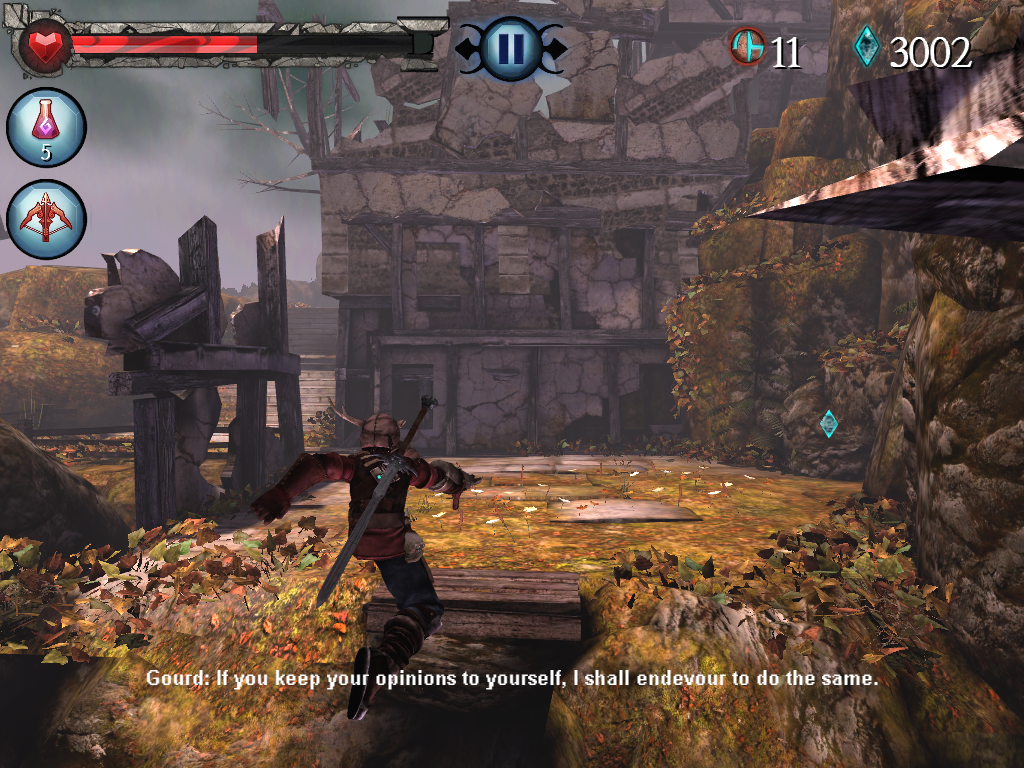1024x768 pixels.
Task: Activate the crossbow weapon icon
Action: [x=46, y=219]
